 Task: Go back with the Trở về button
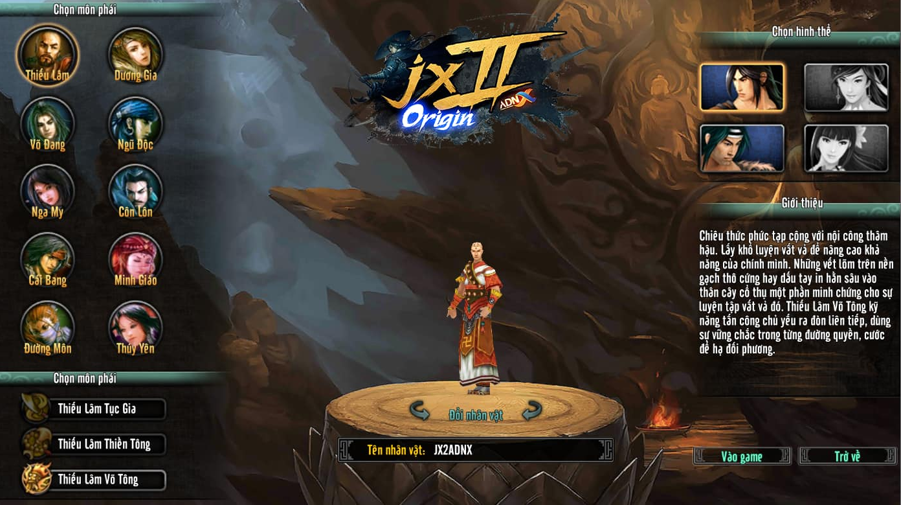[847, 456]
